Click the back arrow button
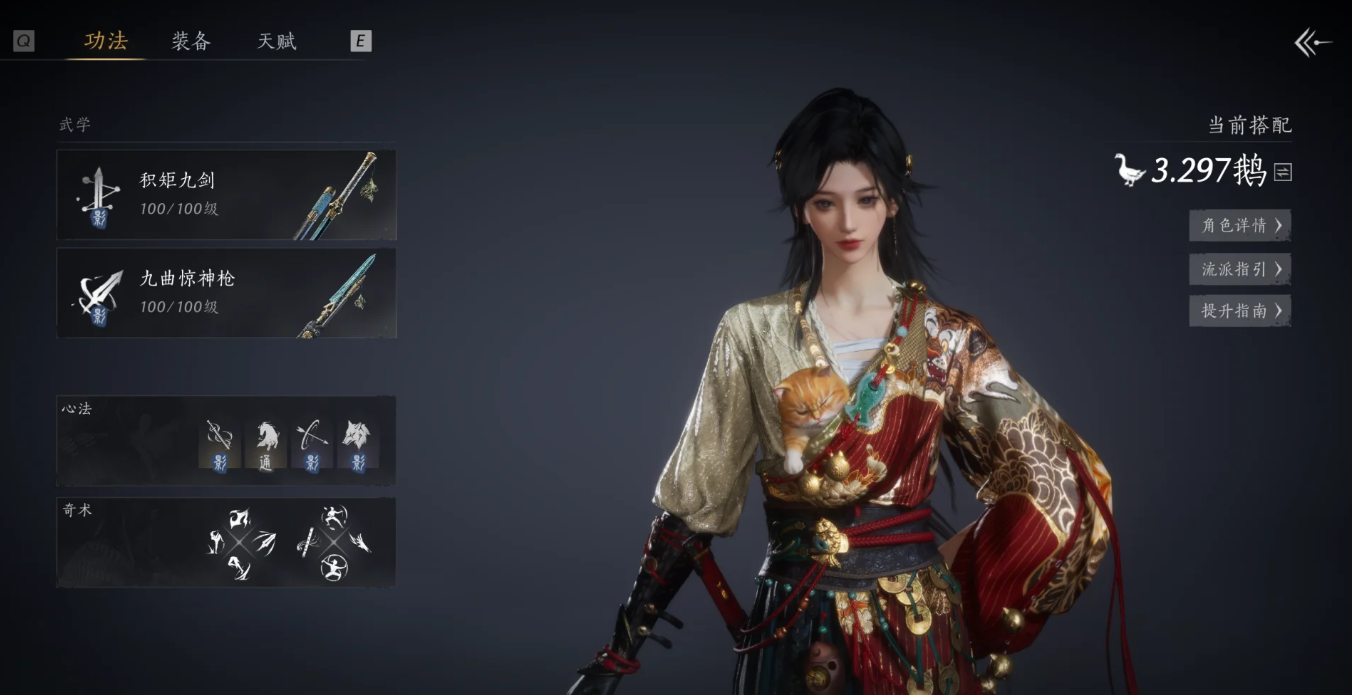The width and height of the screenshot is (1352, 695). [x=1313, y=42]
